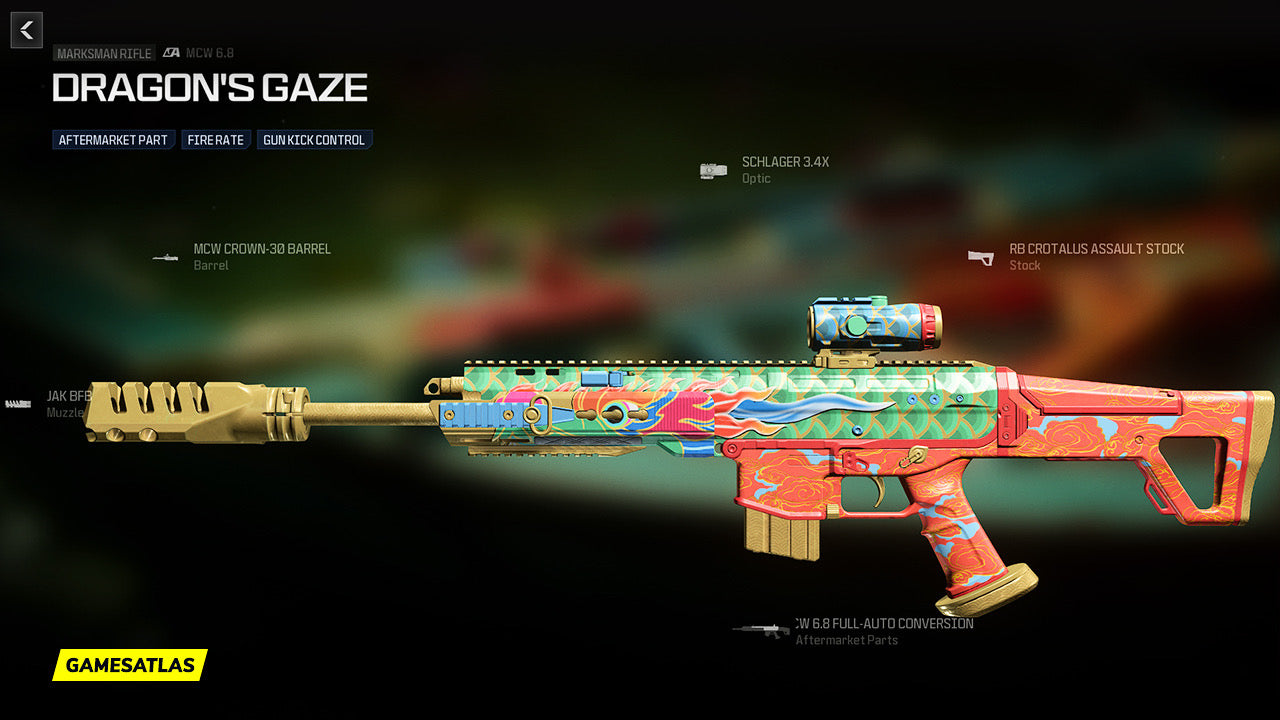Click the Fire Rate tag

point(215,140)
